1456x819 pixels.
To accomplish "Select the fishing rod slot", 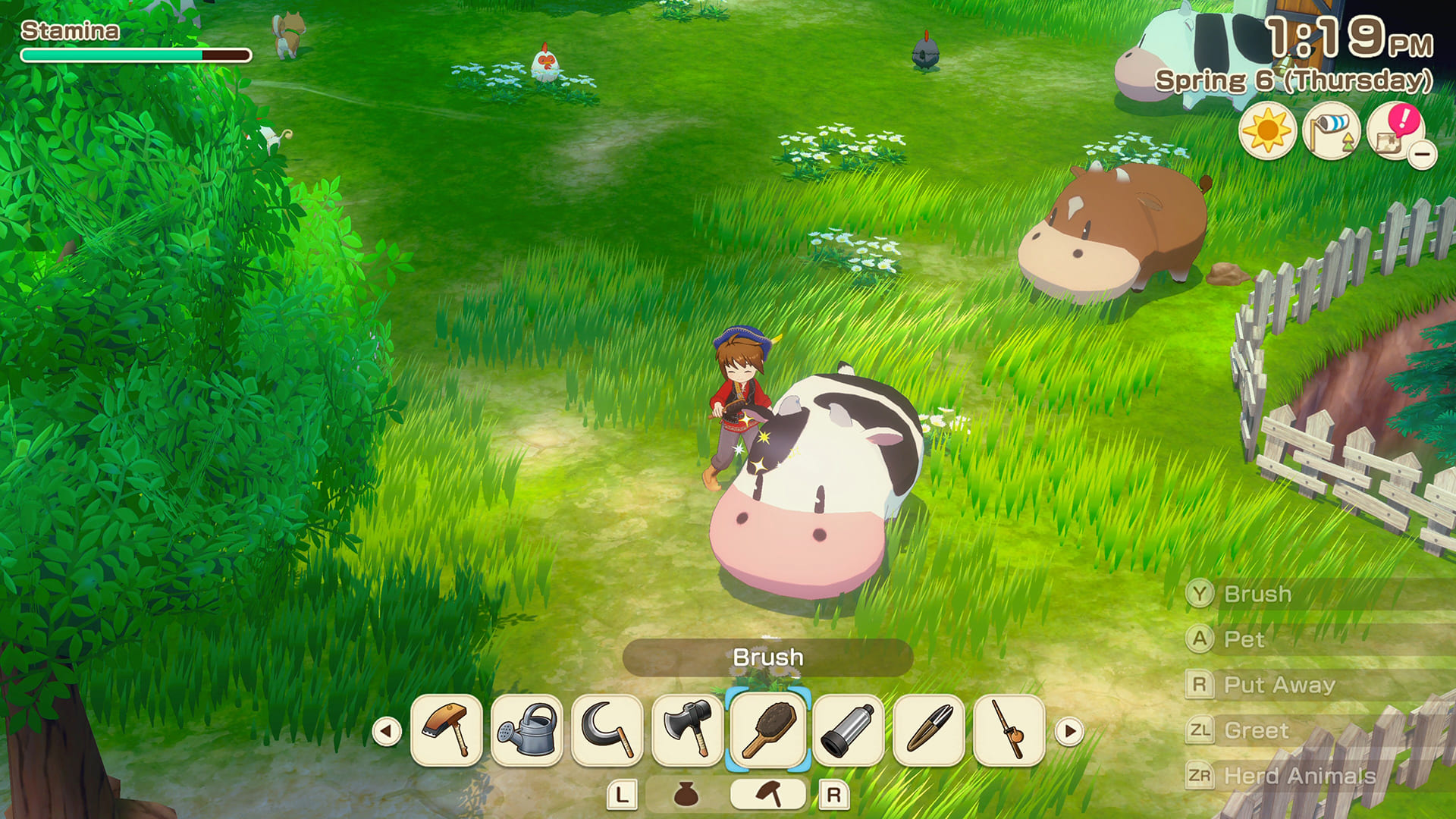I will coord(1009,730).
